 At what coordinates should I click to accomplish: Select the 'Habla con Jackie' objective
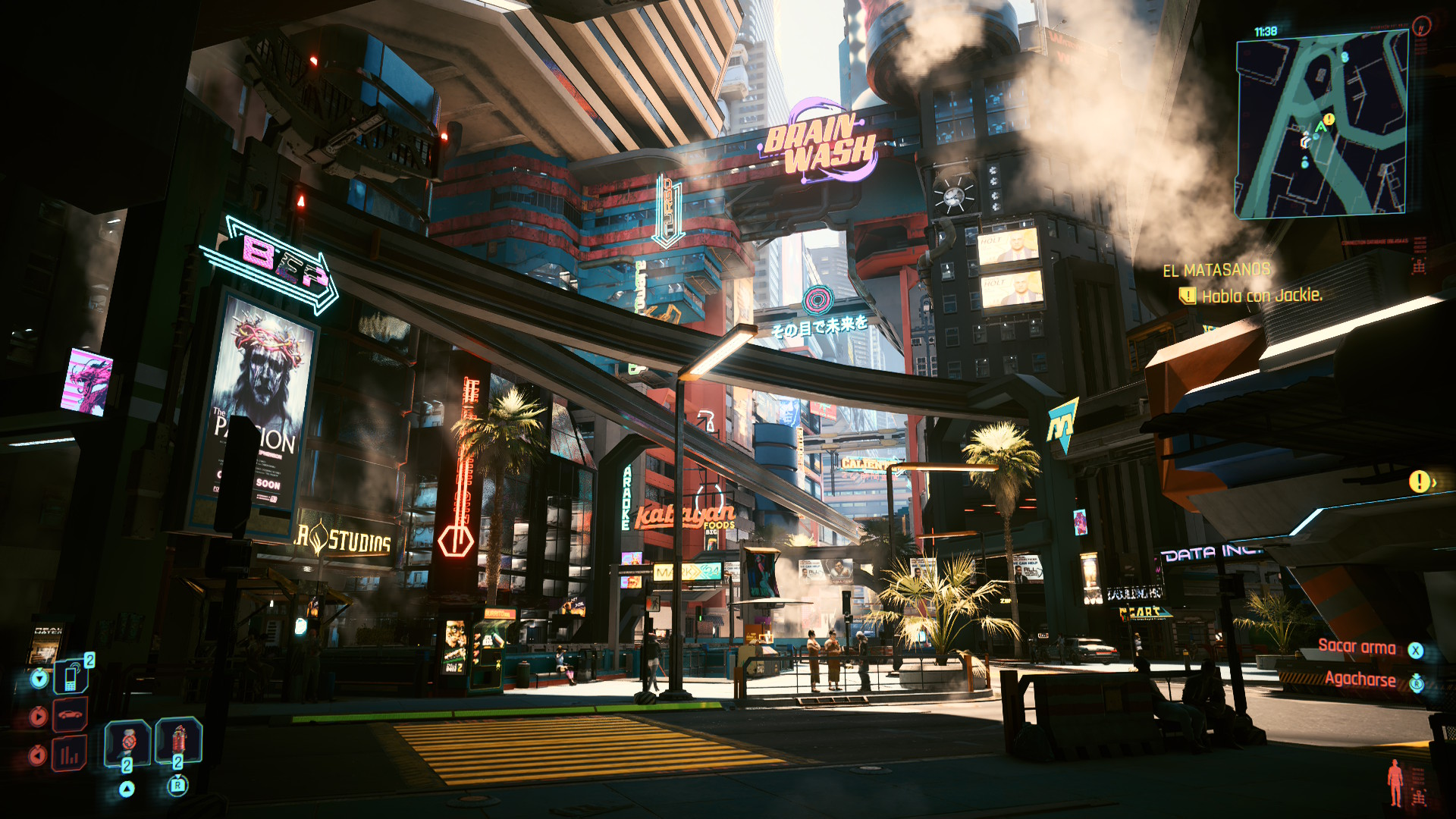click(x=1261, y=296)
